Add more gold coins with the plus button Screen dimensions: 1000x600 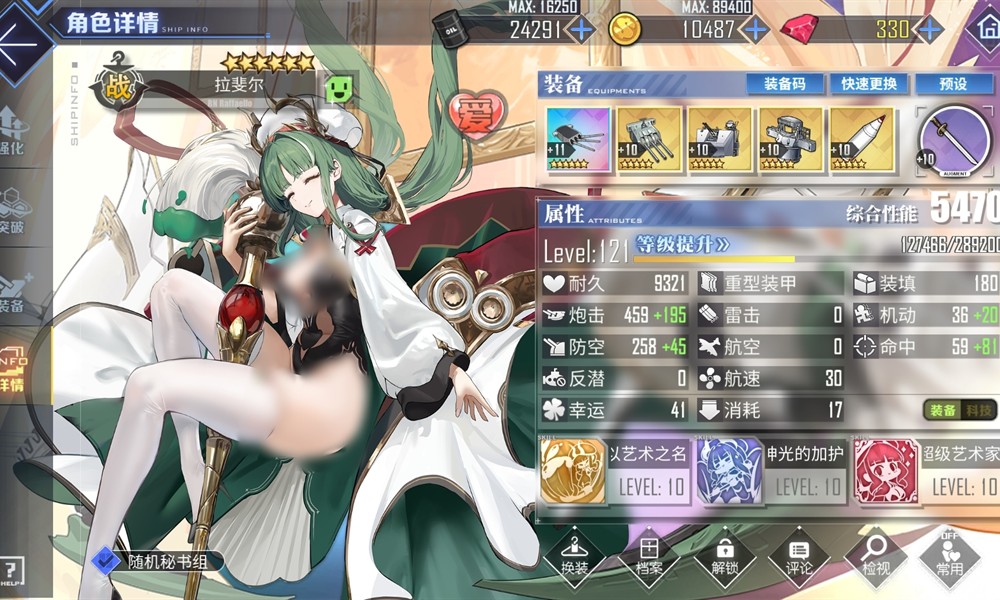click(756, 29)
